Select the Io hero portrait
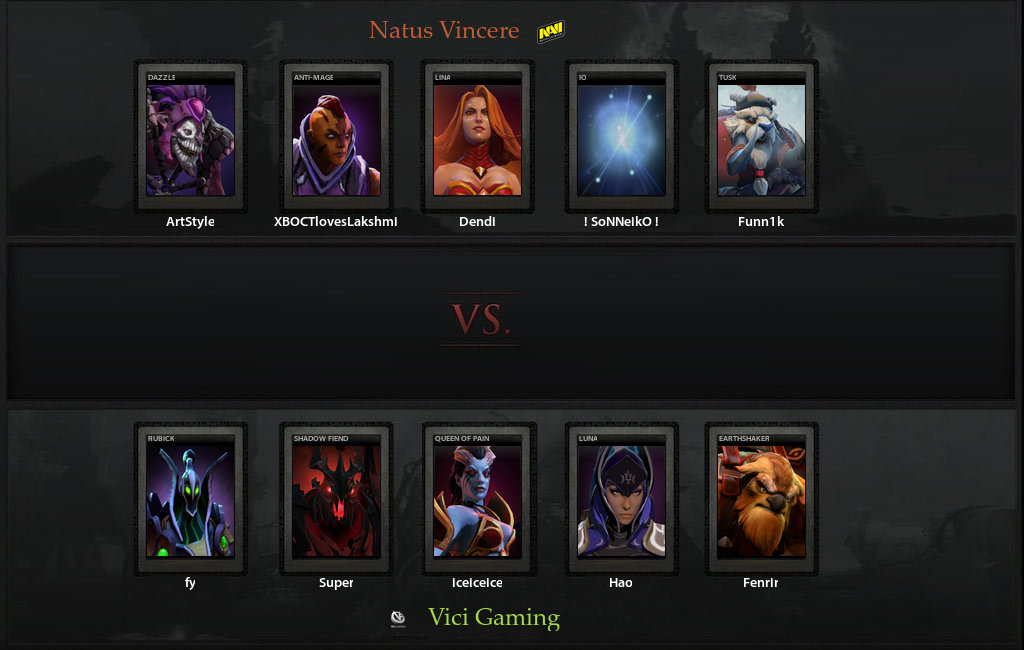Screen dimensions: 1024x650 click(x=621, y=138)
